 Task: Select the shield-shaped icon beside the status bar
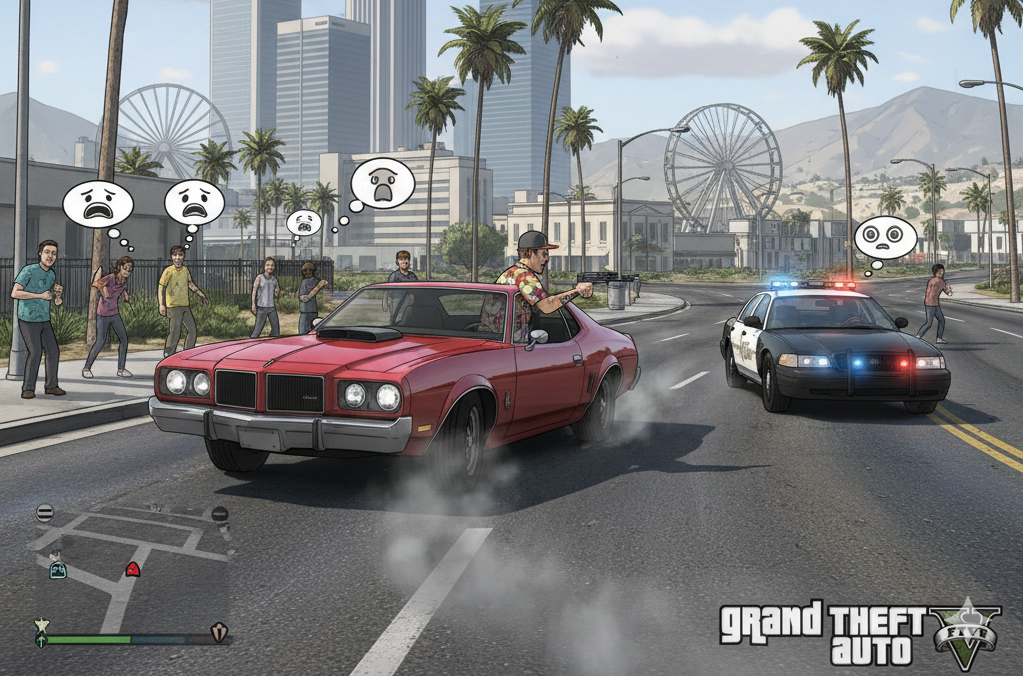tap(219, 632)
